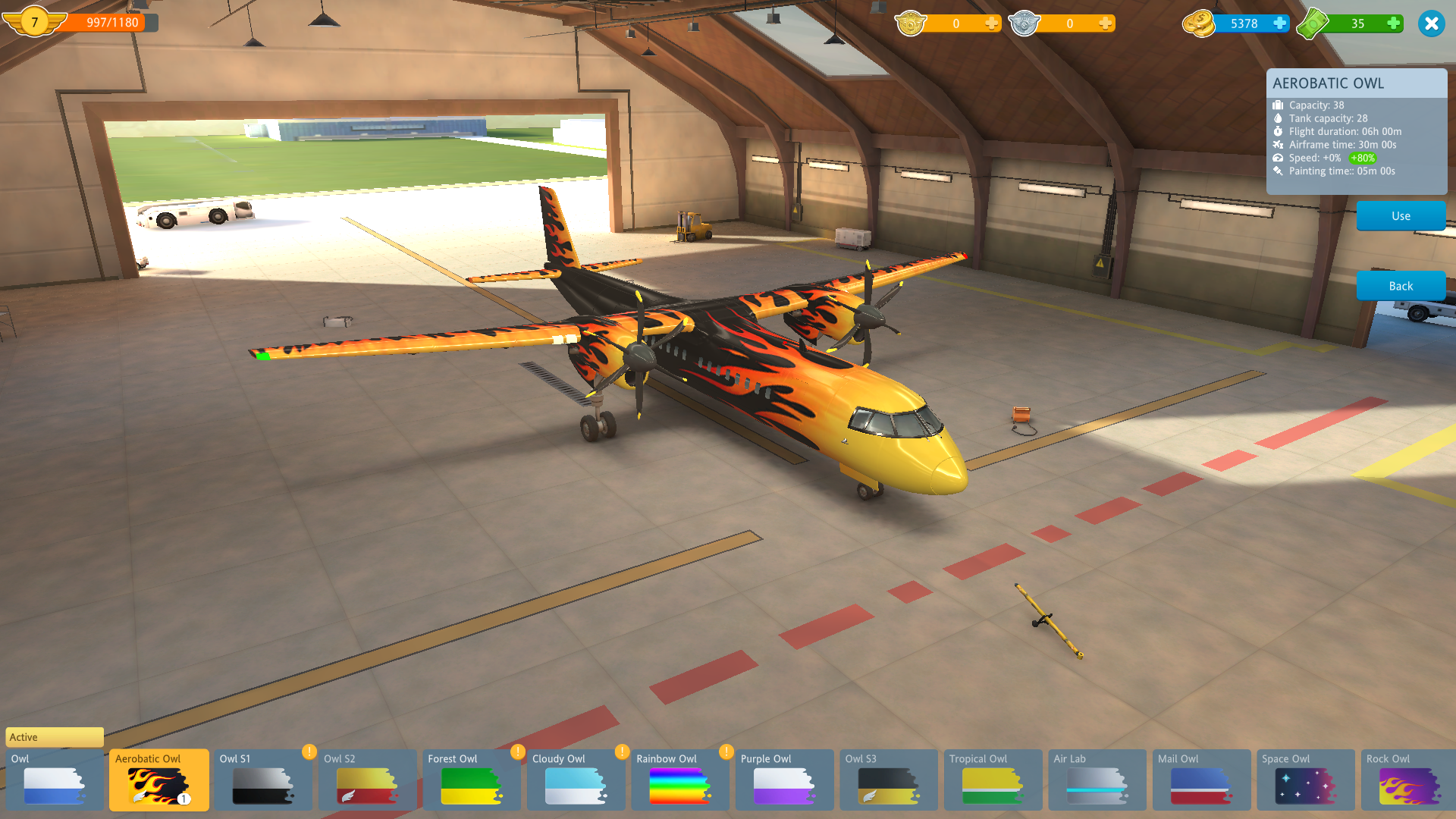Choose the Rock Owl livery
The width and height of the screenshot is (1456, 819).
[1408, 780]
